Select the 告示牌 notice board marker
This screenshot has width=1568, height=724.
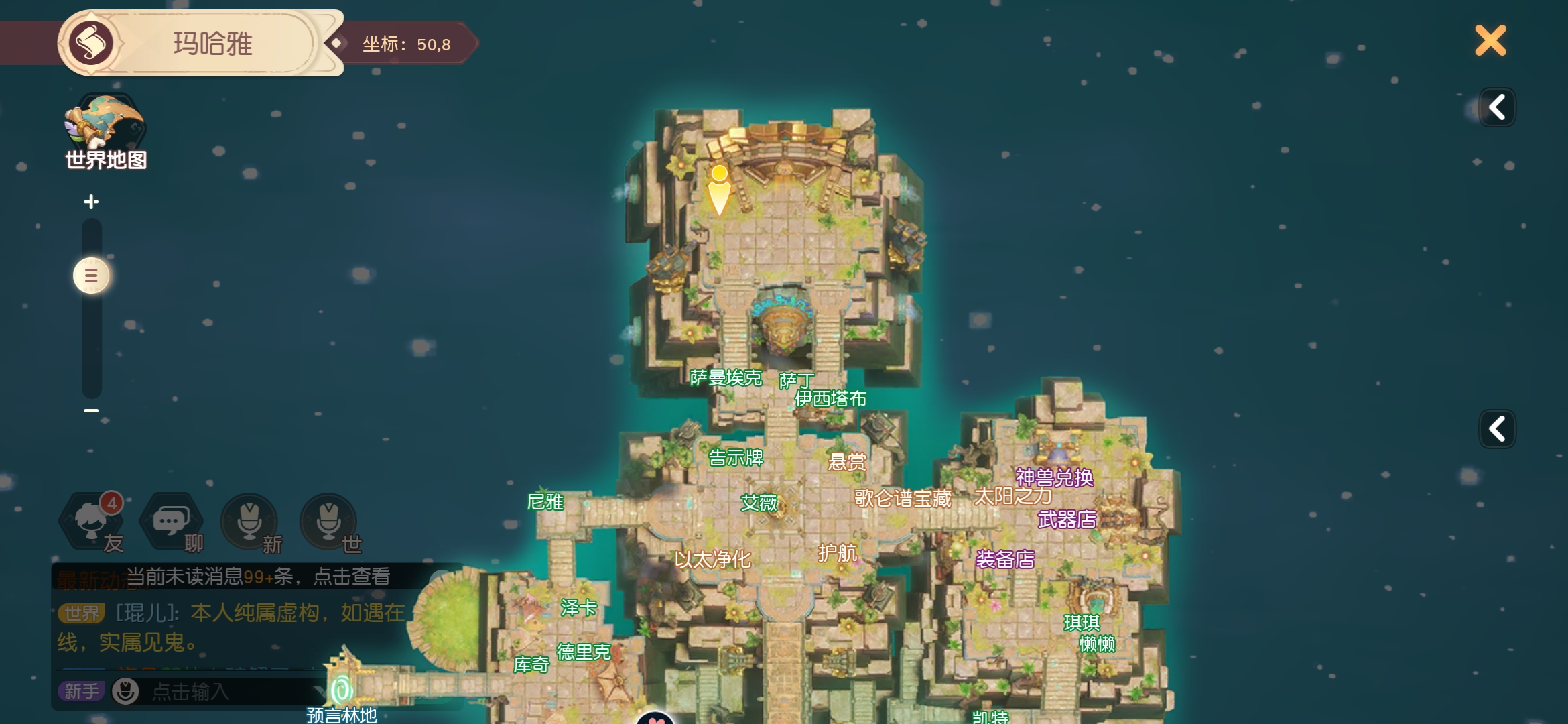click(736, 458)
